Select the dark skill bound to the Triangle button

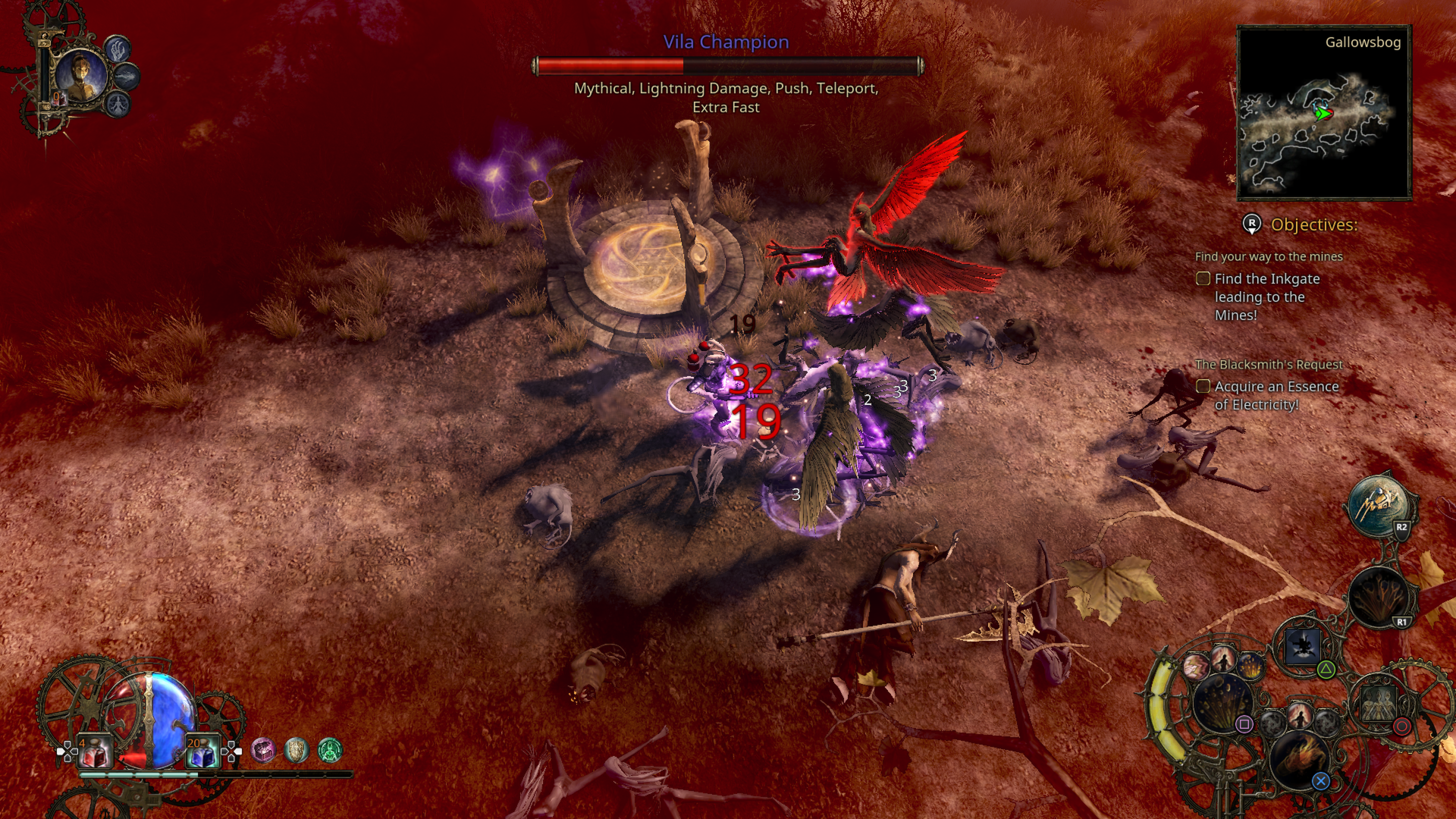pos(1303,645)
